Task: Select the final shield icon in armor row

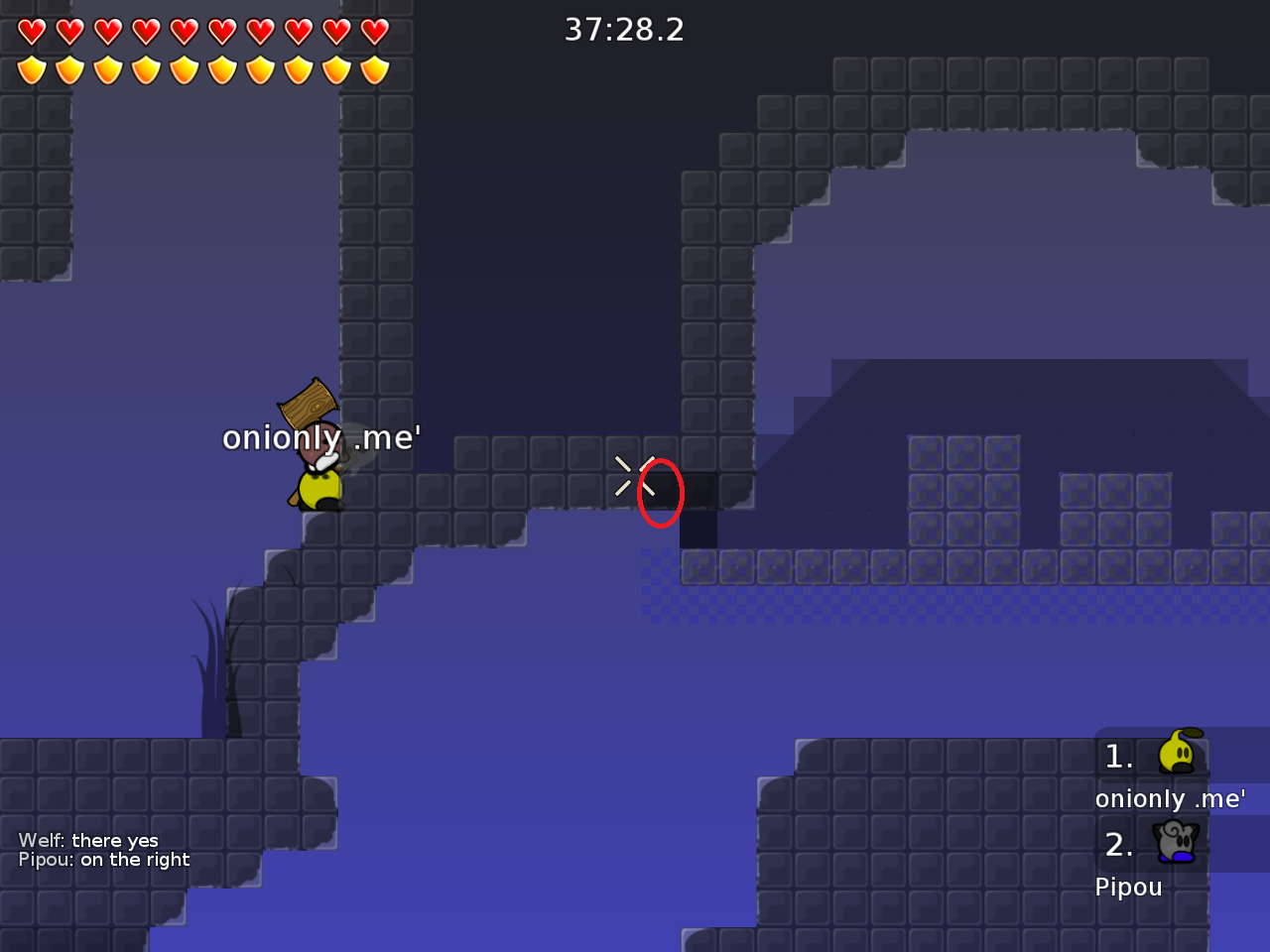Action: pos(374,69)
